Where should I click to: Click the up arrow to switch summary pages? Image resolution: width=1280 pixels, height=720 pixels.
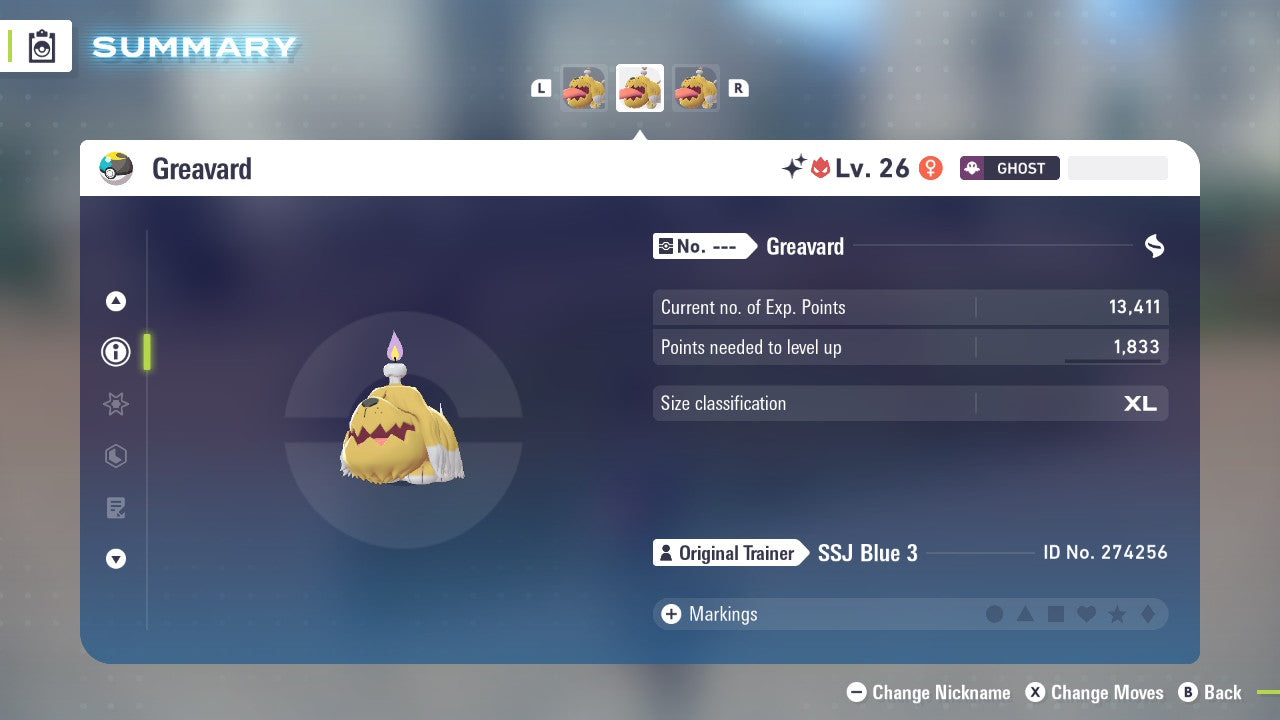[115, 300]
